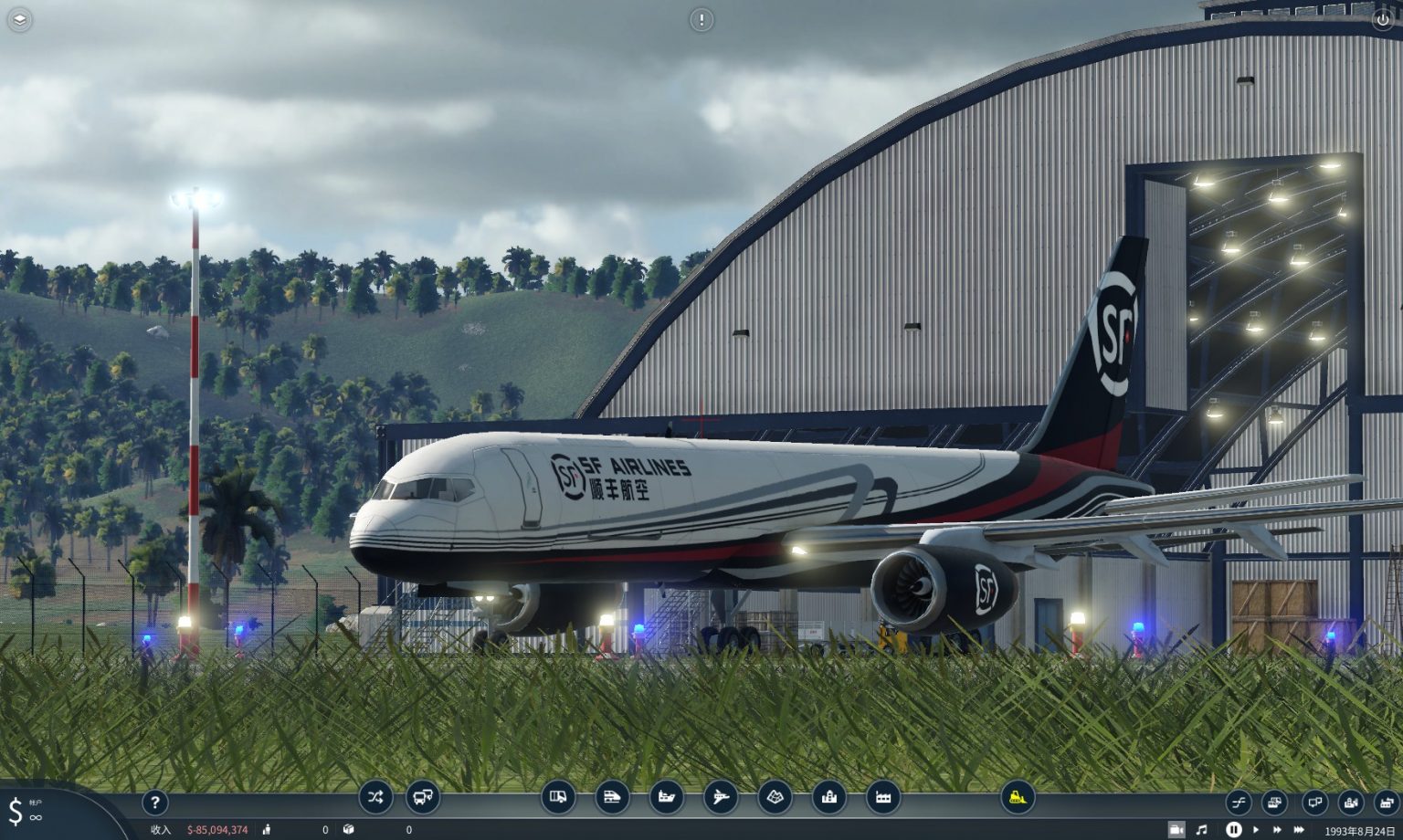
Task: Toggle the background music
Action: click(x=1202, y=829)
